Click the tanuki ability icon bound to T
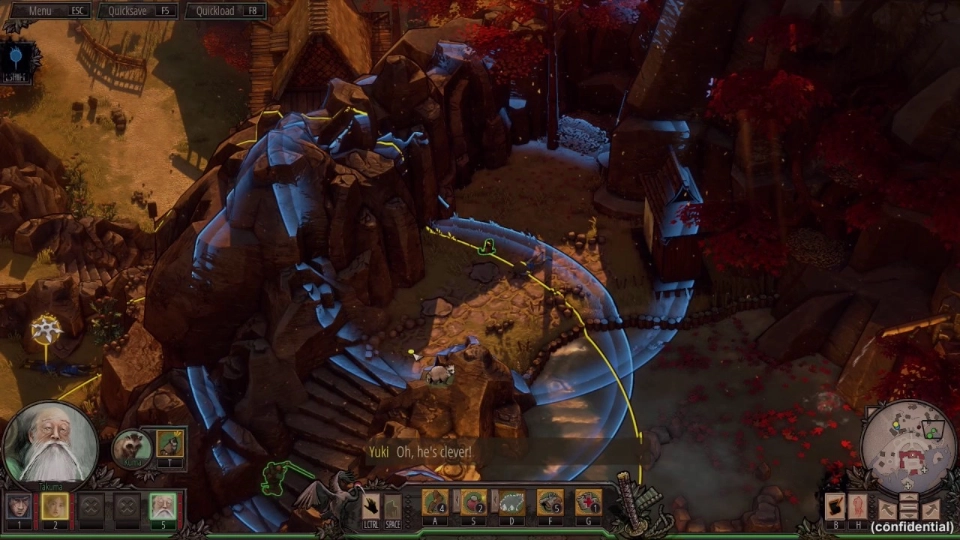The width and height of the screenshot is (960, 540). point(170,443)
